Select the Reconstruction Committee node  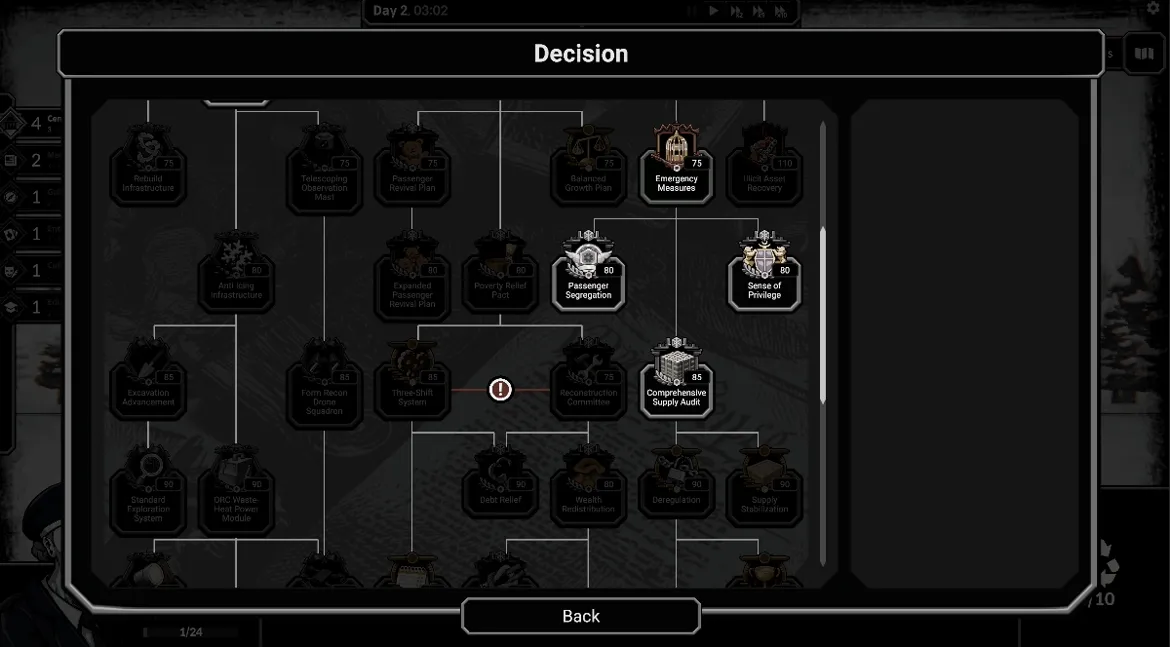coord(588,379)
